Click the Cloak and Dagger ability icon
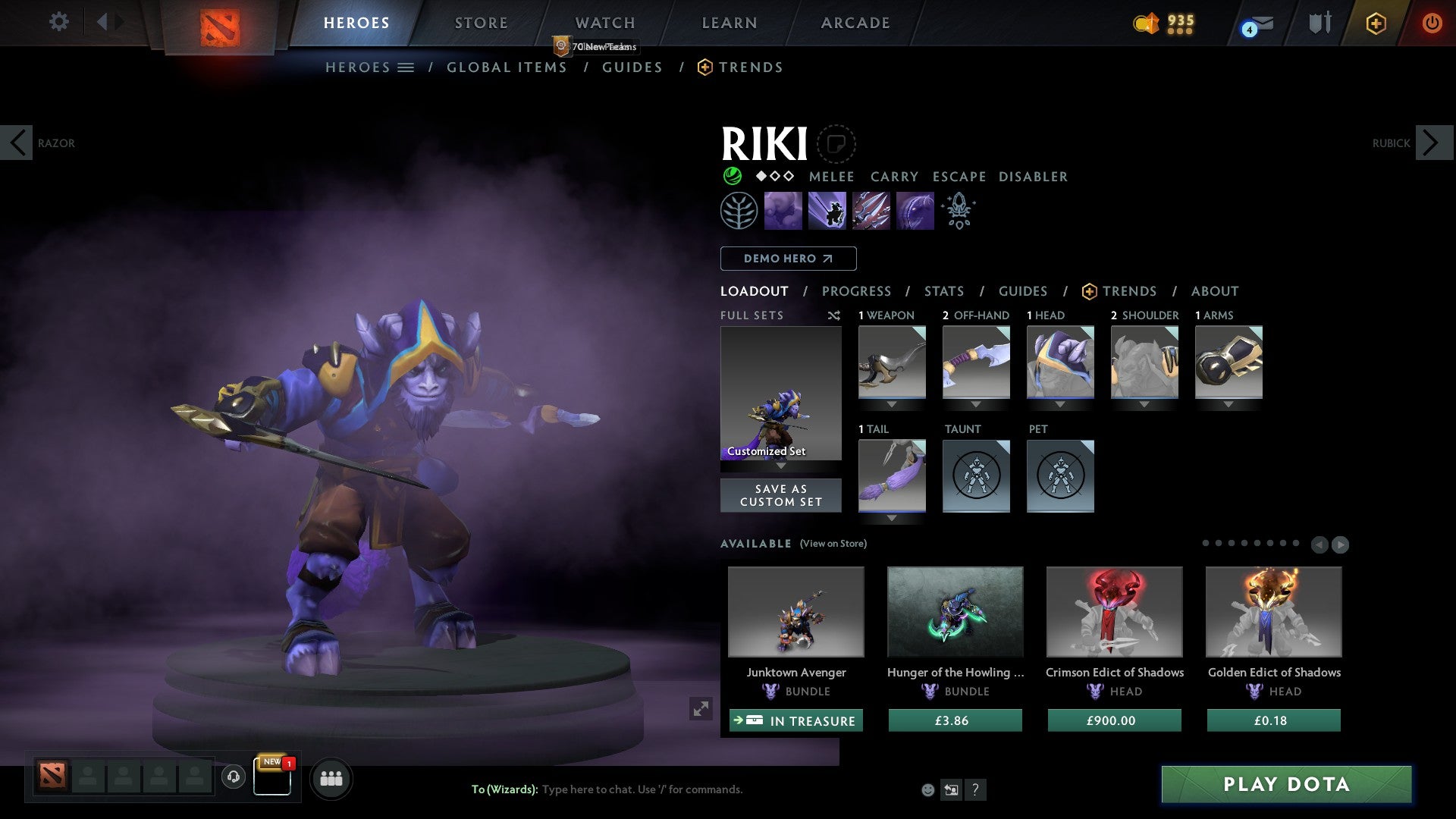The width and height of the screenshot is (1456, 819). point(914,210)
